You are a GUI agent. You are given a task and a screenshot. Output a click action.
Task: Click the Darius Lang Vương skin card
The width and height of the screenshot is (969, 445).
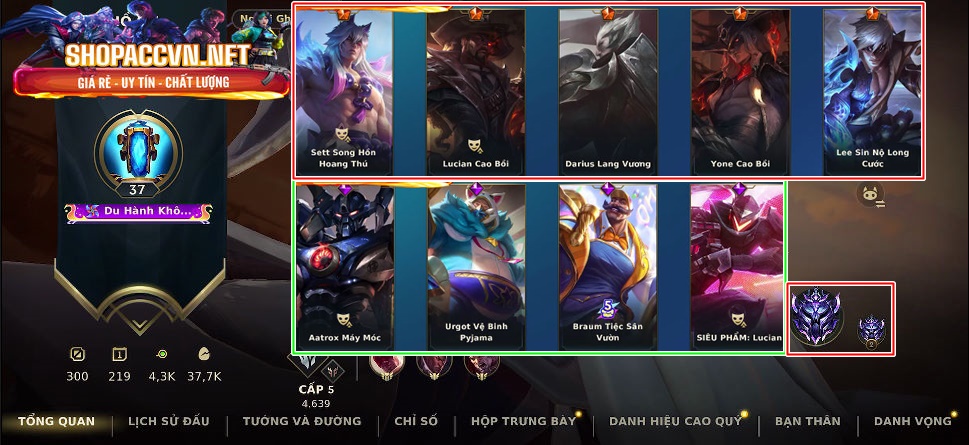pyautogui.click(x=608, y=92)
